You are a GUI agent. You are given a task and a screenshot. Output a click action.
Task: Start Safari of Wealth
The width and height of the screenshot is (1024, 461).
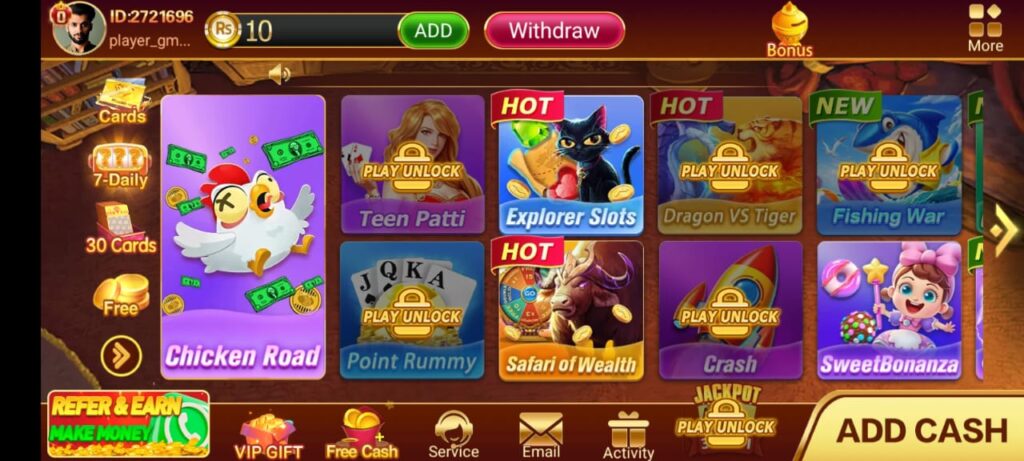tap(571, 310)
